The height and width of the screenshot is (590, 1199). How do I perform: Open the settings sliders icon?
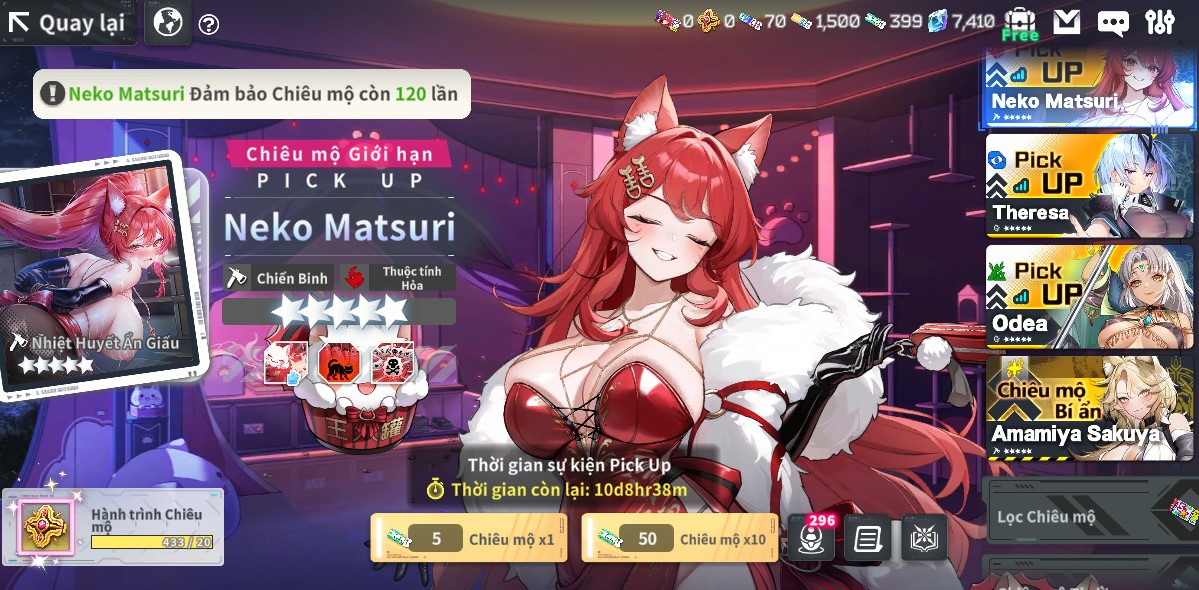[1160, 22]
